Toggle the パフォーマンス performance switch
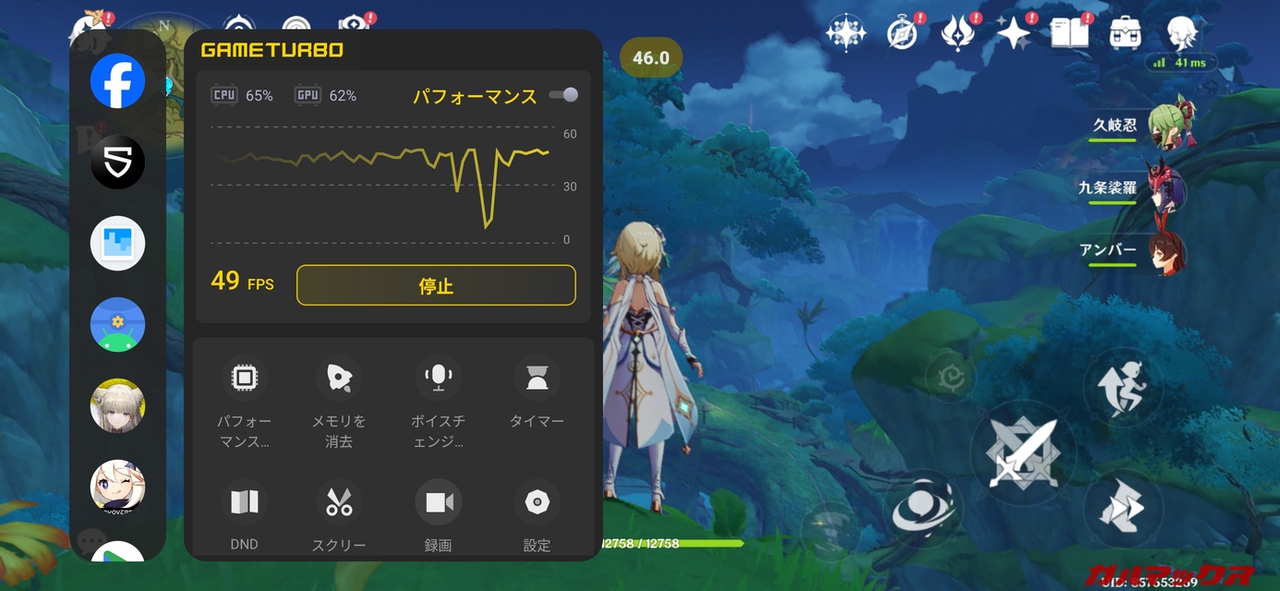Screen dimensions: 1280x591 [564, 95]
